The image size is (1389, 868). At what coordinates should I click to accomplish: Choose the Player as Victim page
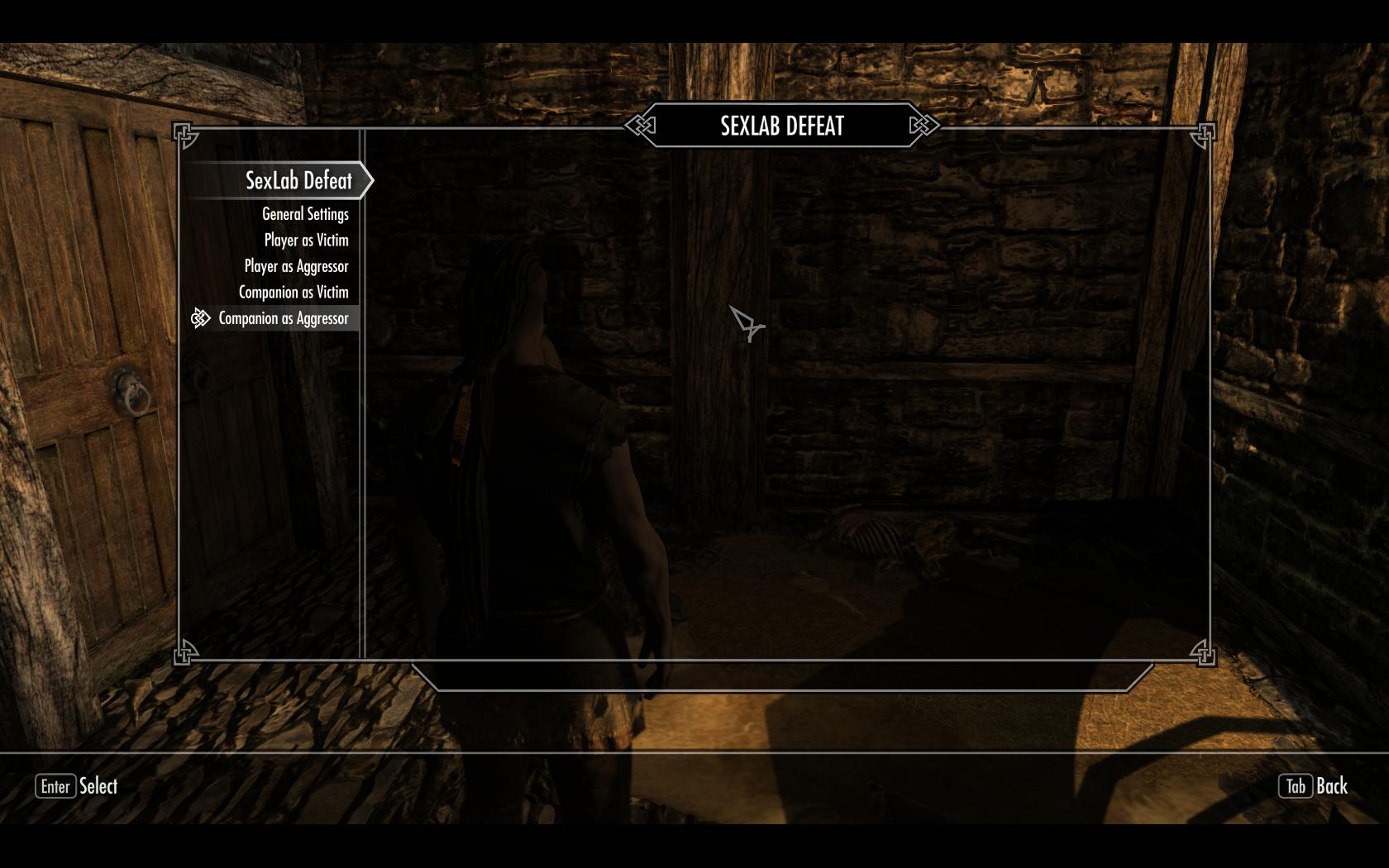point(306,241)
